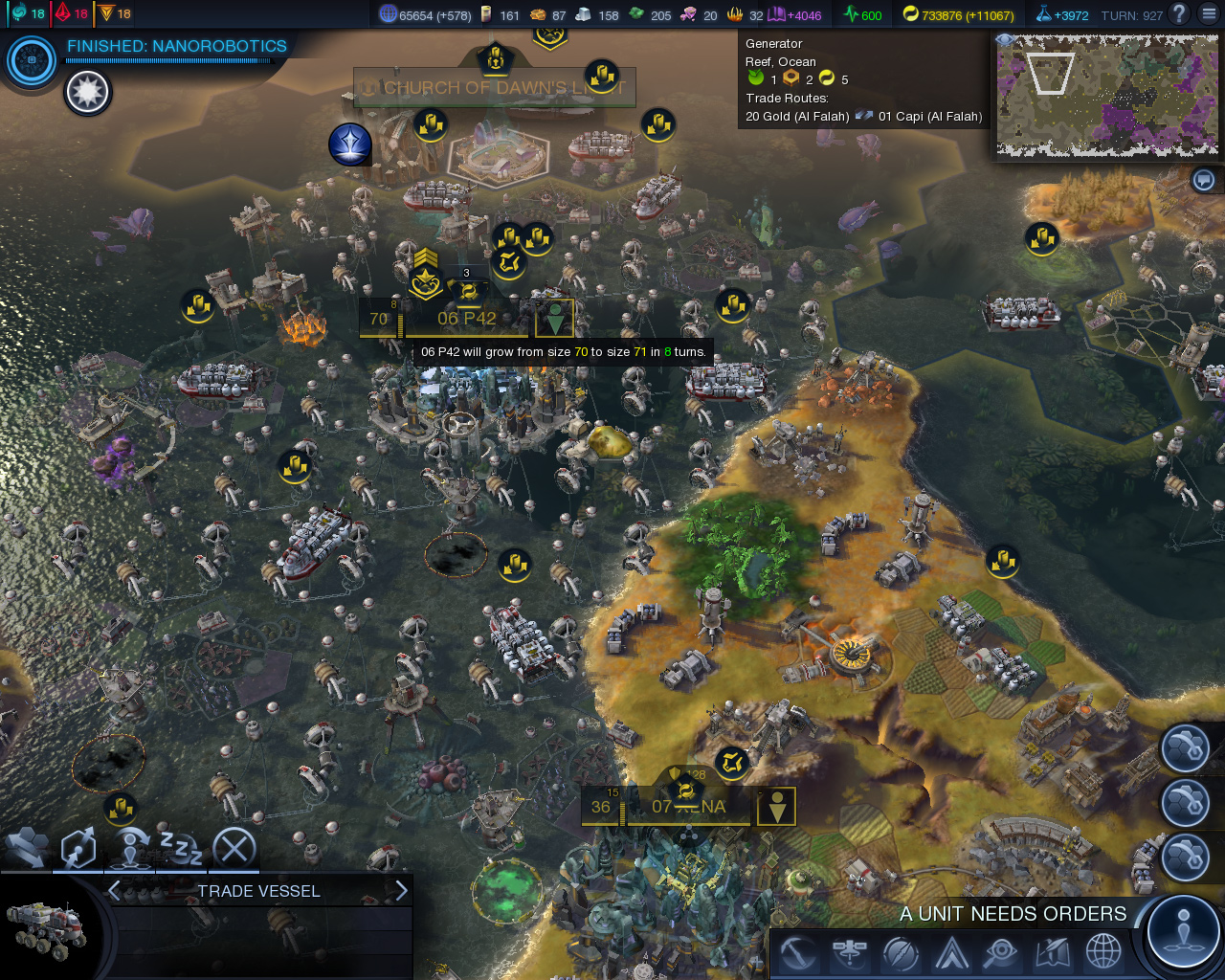Click the blue research progress bar
This screenshot has height=980, width=1225.
[x=167, y=59]
